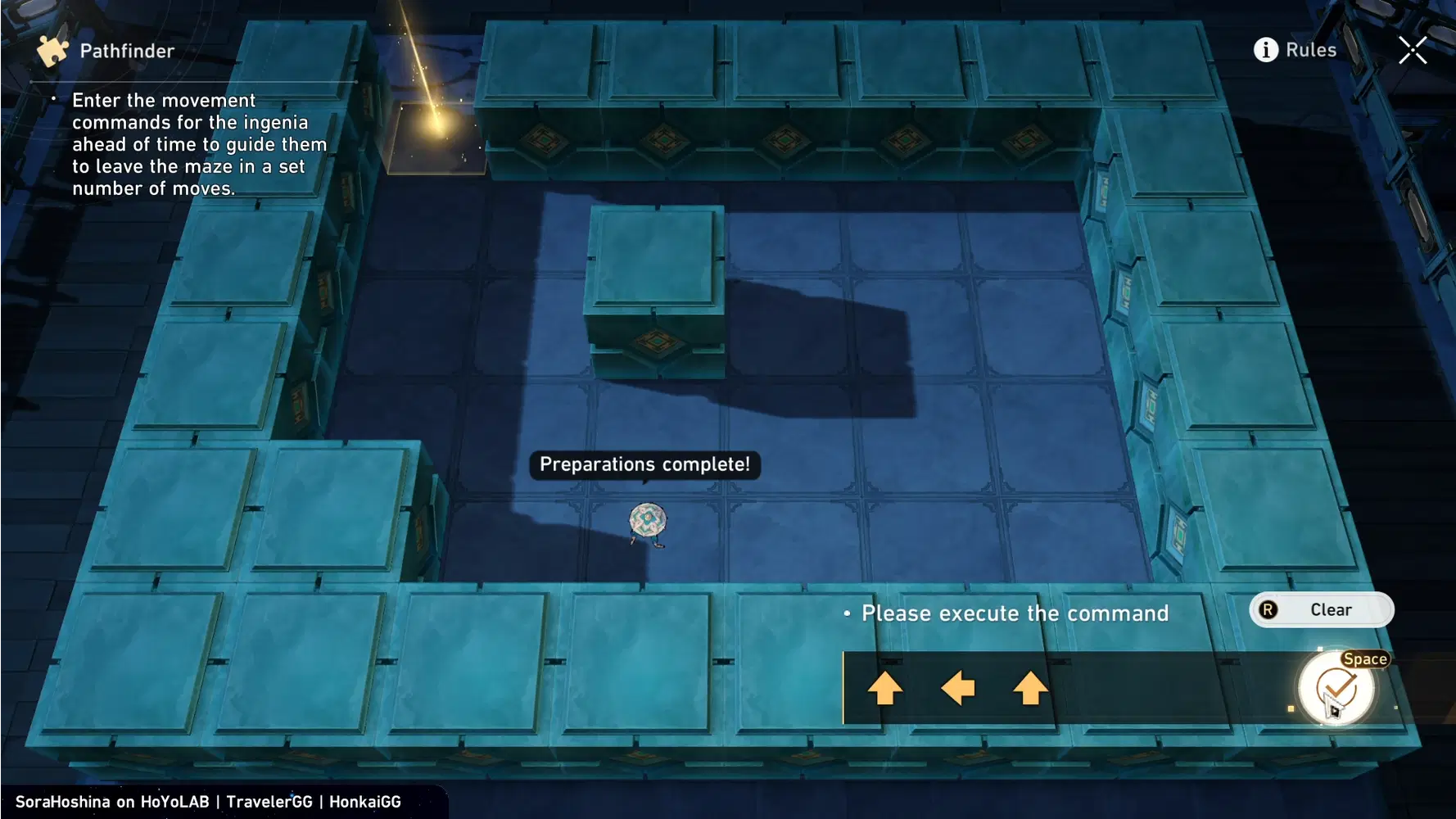Expand the Pathfinder instructions panel
Screen dimensions: 1456x819
197,143
